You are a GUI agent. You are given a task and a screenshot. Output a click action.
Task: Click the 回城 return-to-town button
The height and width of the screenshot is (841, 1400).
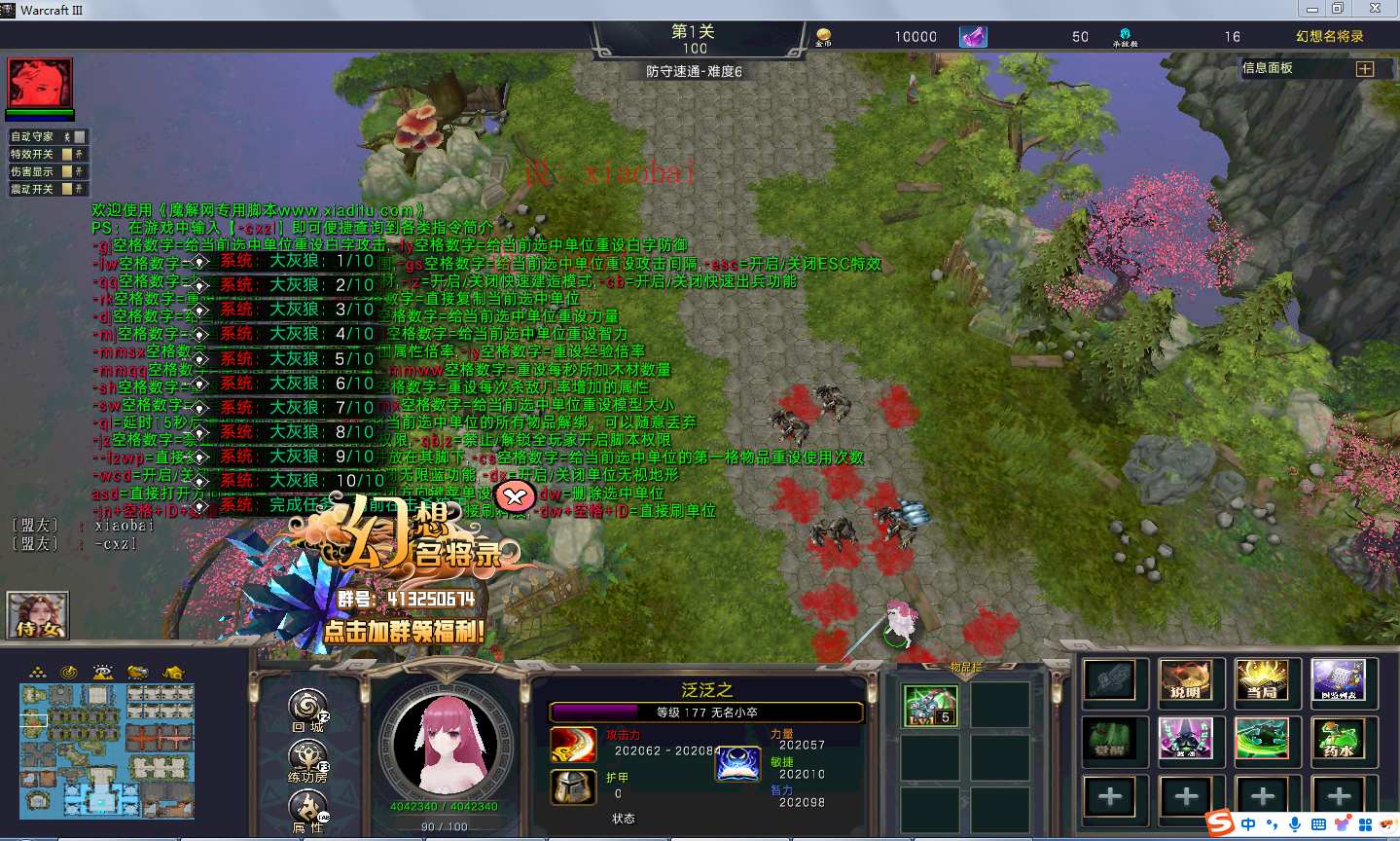[307, 709]
